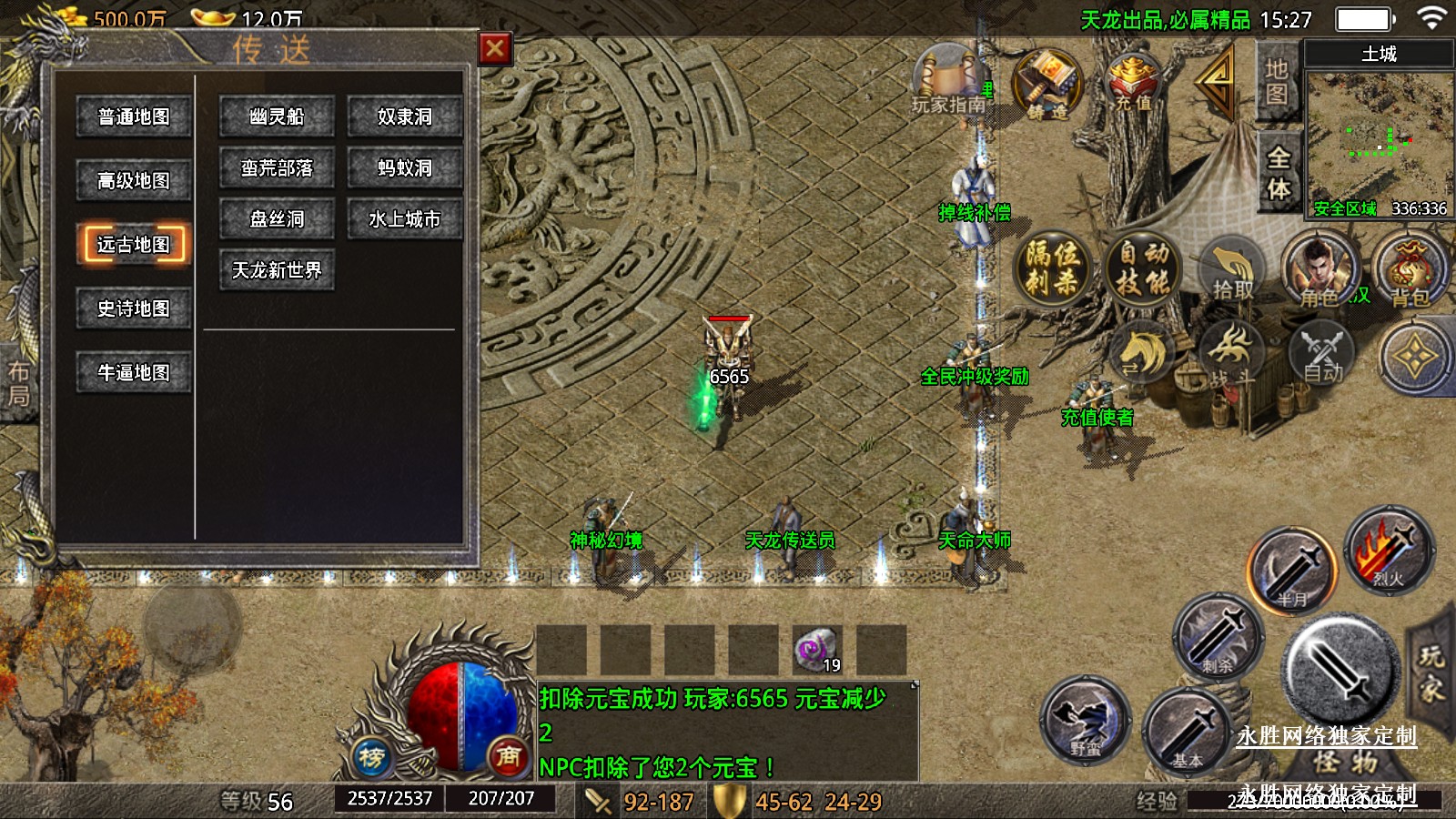Open the 背包 bag
Screen dimensions: 1456x819
1409,270
